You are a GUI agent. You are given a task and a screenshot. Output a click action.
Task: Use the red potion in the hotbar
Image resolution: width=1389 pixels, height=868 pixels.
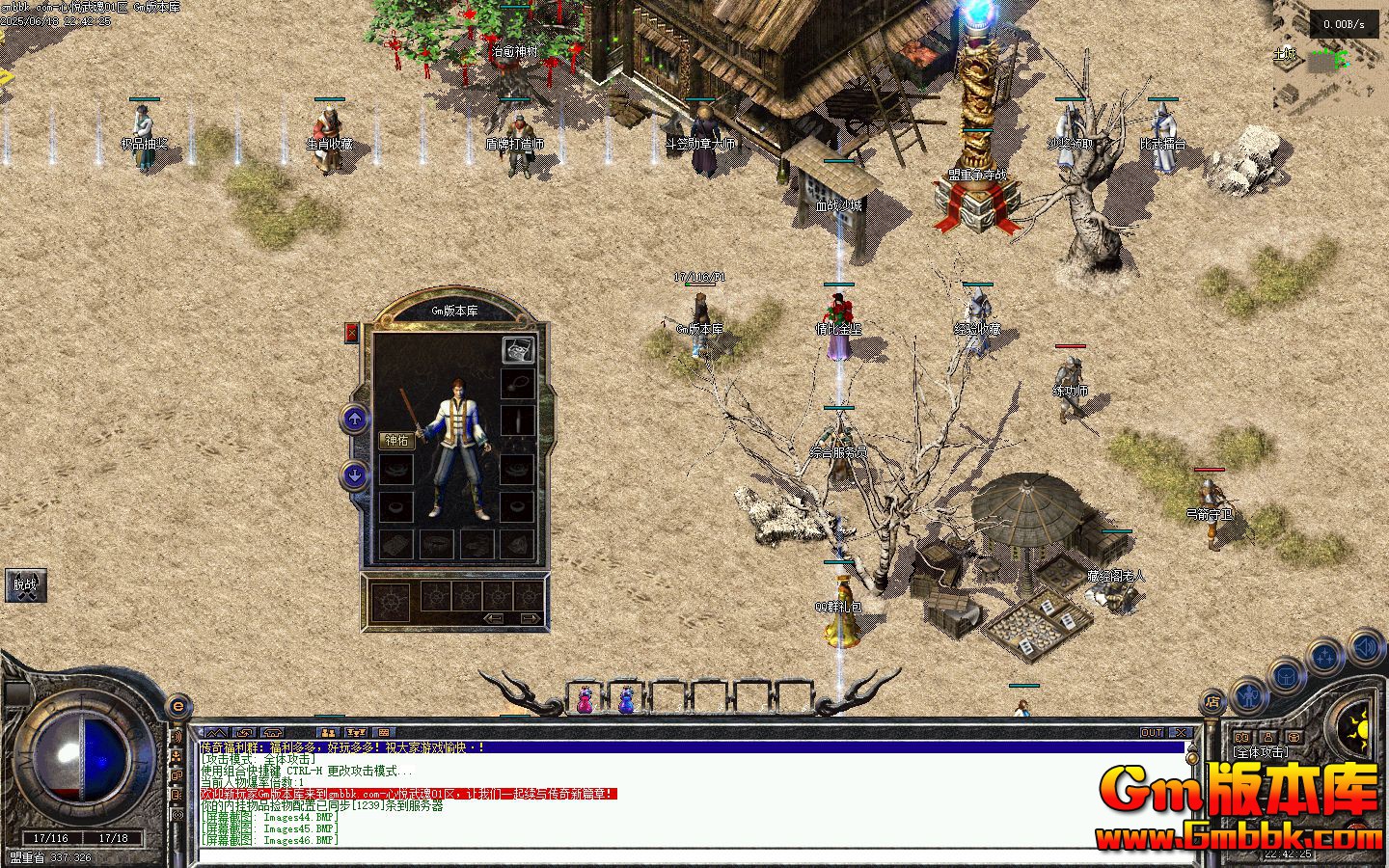pyautogui.click(x=585, y=698)
